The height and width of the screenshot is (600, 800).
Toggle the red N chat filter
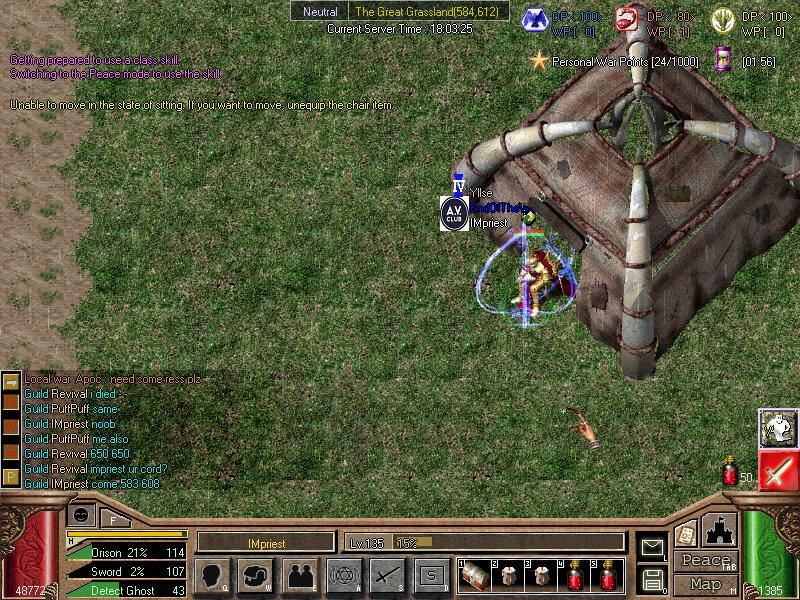point(11,401)
